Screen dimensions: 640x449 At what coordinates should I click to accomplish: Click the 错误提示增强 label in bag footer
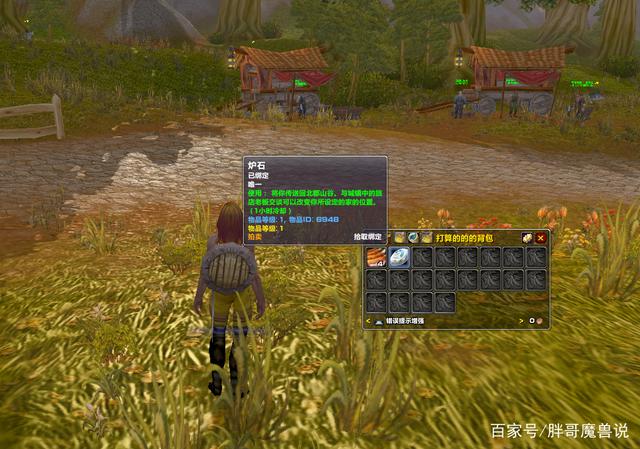click(406, 321)
